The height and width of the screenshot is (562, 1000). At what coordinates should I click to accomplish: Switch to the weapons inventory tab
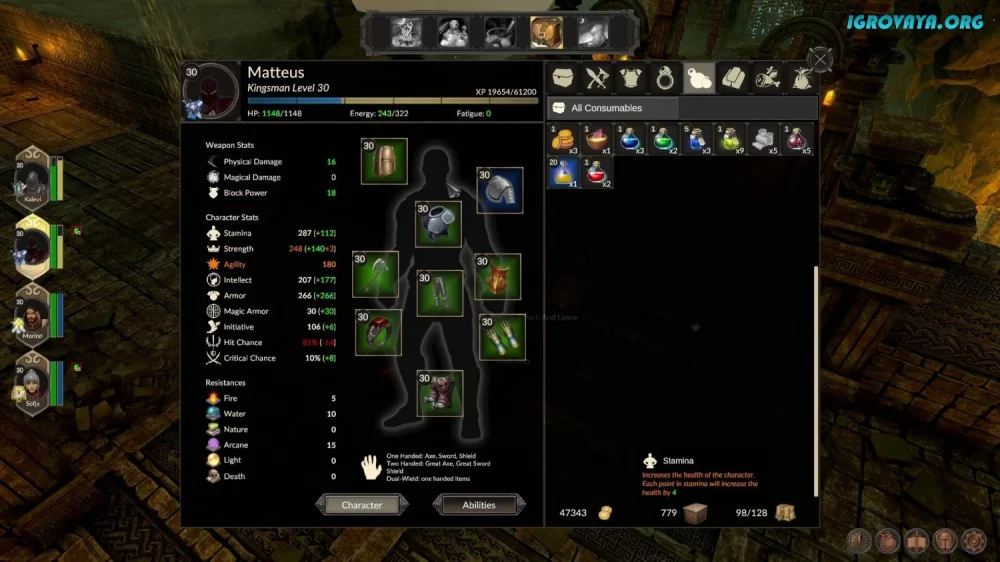point(597,78)
